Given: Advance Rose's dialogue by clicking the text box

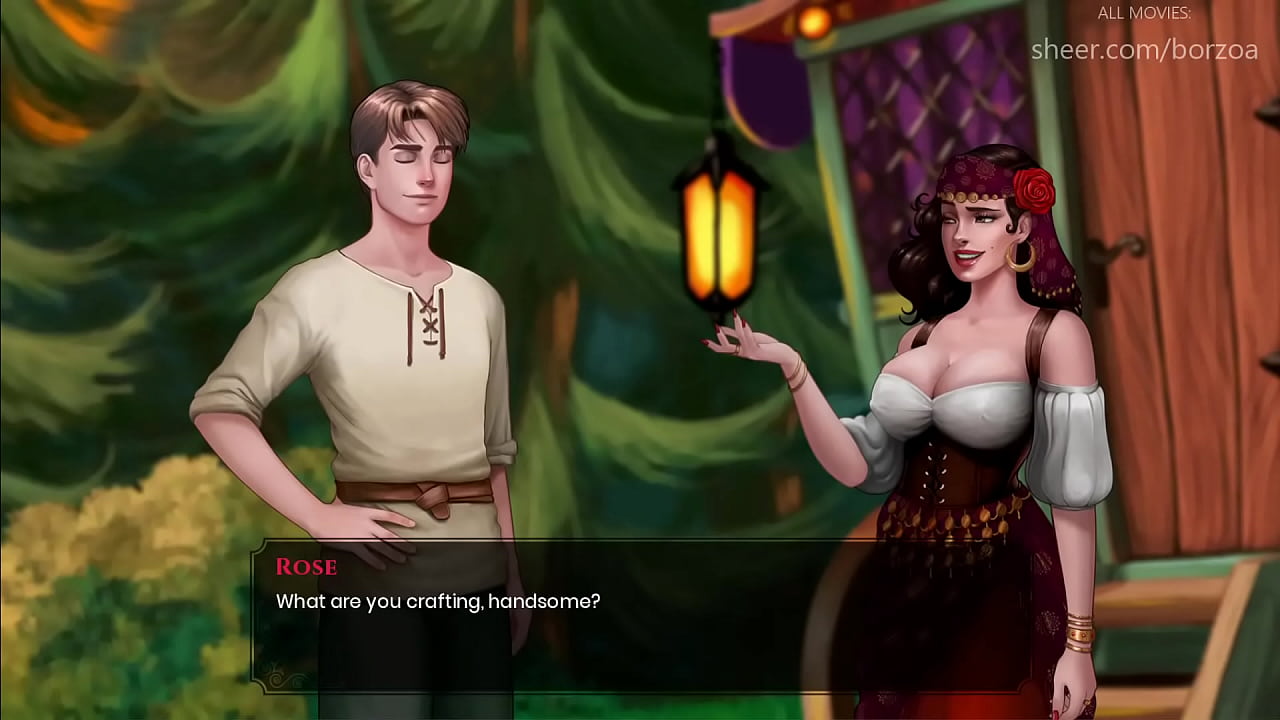Looking at the screenshot, I should (640, 615).
